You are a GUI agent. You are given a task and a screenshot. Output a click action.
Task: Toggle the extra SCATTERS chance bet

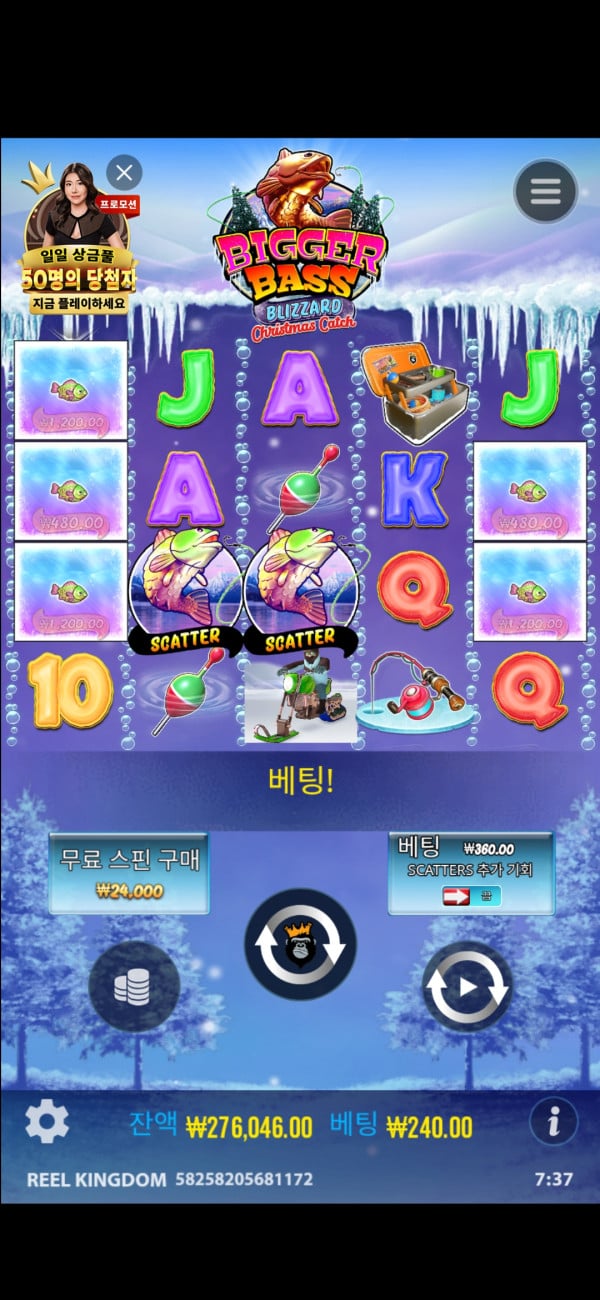471,896
